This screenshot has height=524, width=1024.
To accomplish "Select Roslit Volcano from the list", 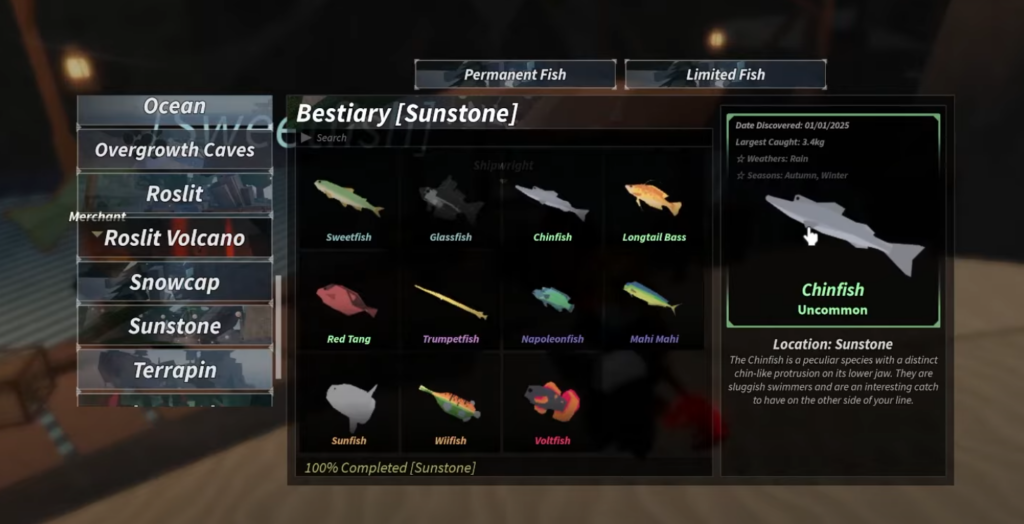I will (x=175, y=238).
